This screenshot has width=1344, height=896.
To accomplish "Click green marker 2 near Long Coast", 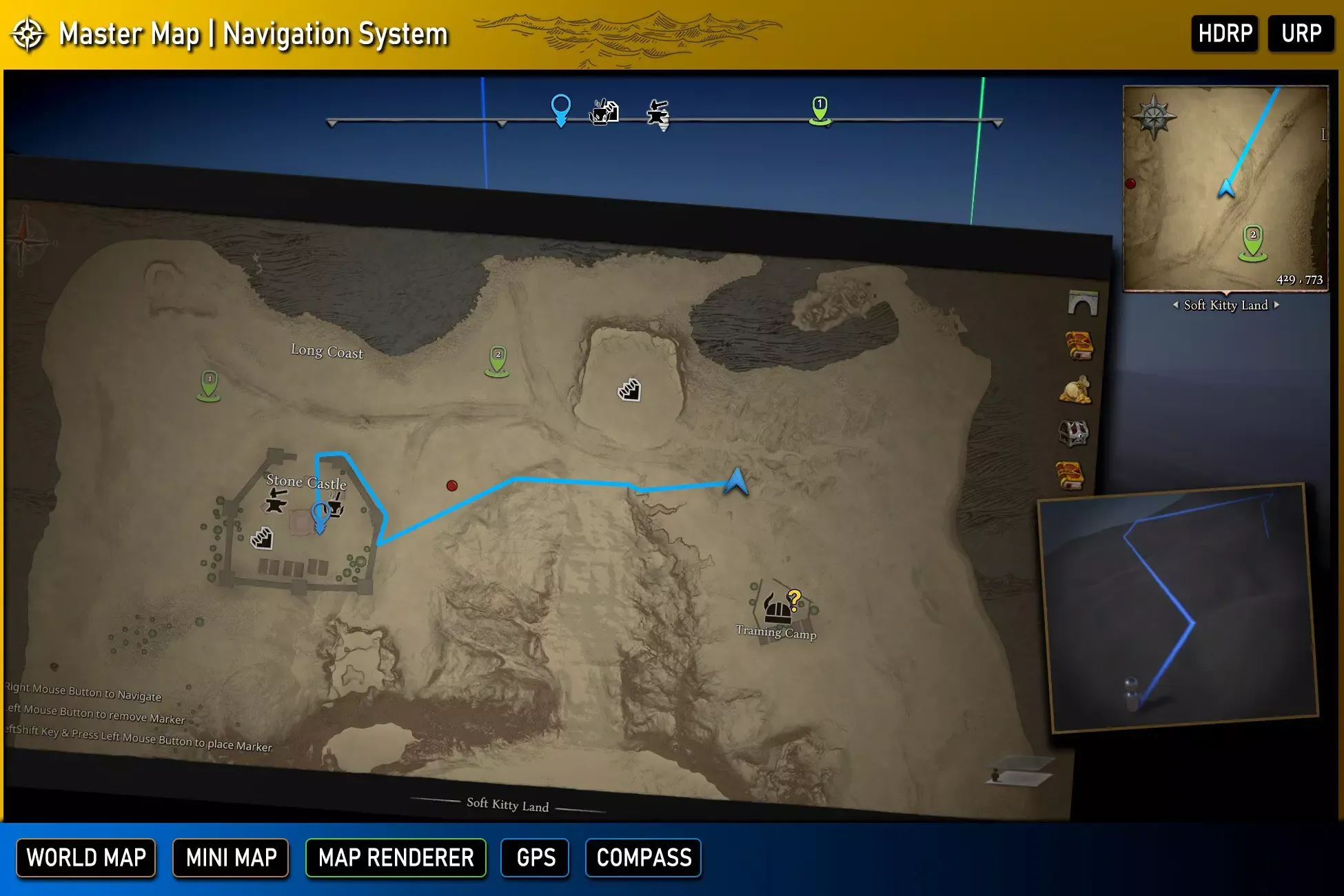I will [x=498, y=360].
